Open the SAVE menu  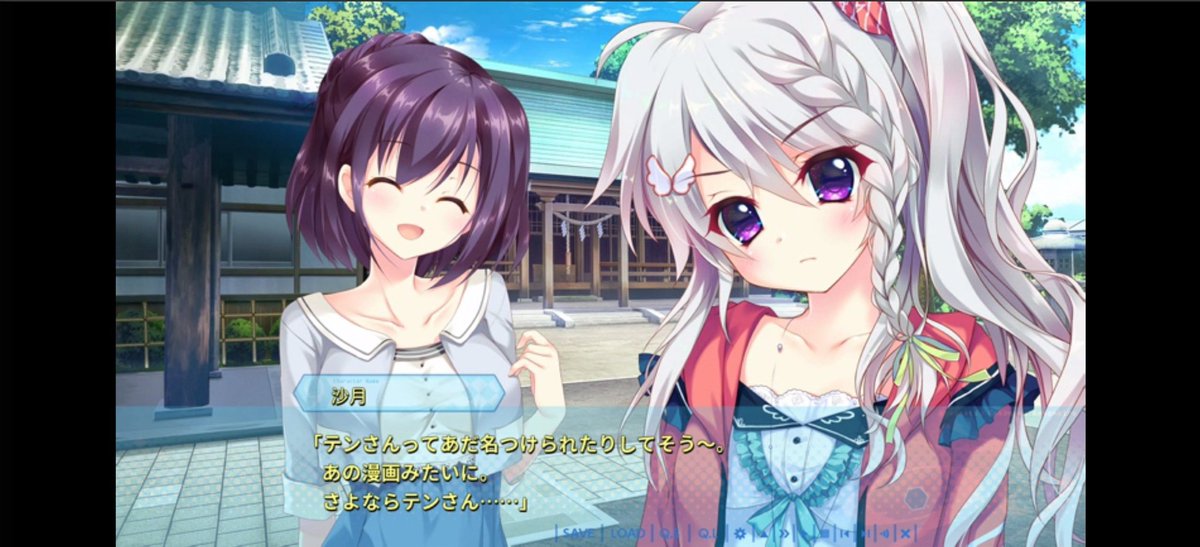[578, 534]
